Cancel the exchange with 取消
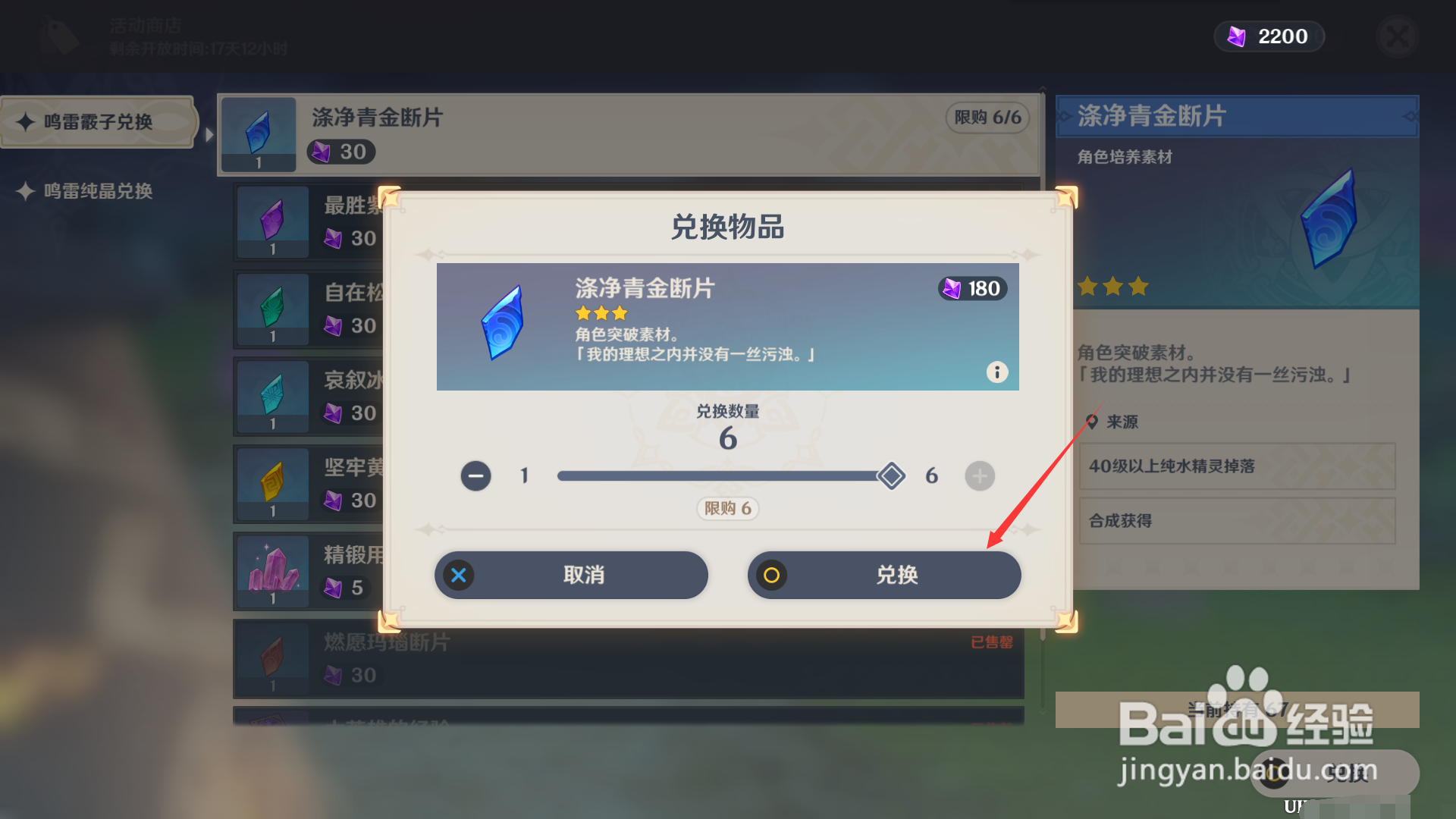 pos(571,575)
